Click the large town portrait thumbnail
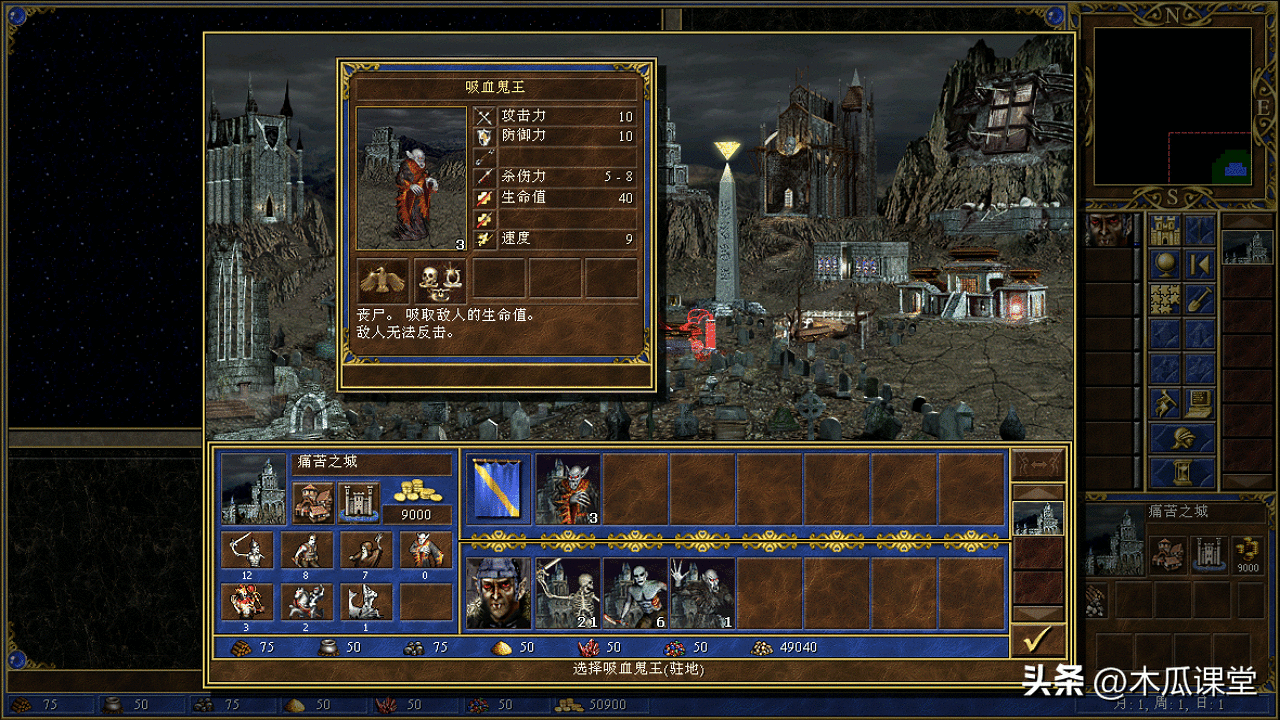The width and height of the screenshot is (1280, 720). (252, 489)
